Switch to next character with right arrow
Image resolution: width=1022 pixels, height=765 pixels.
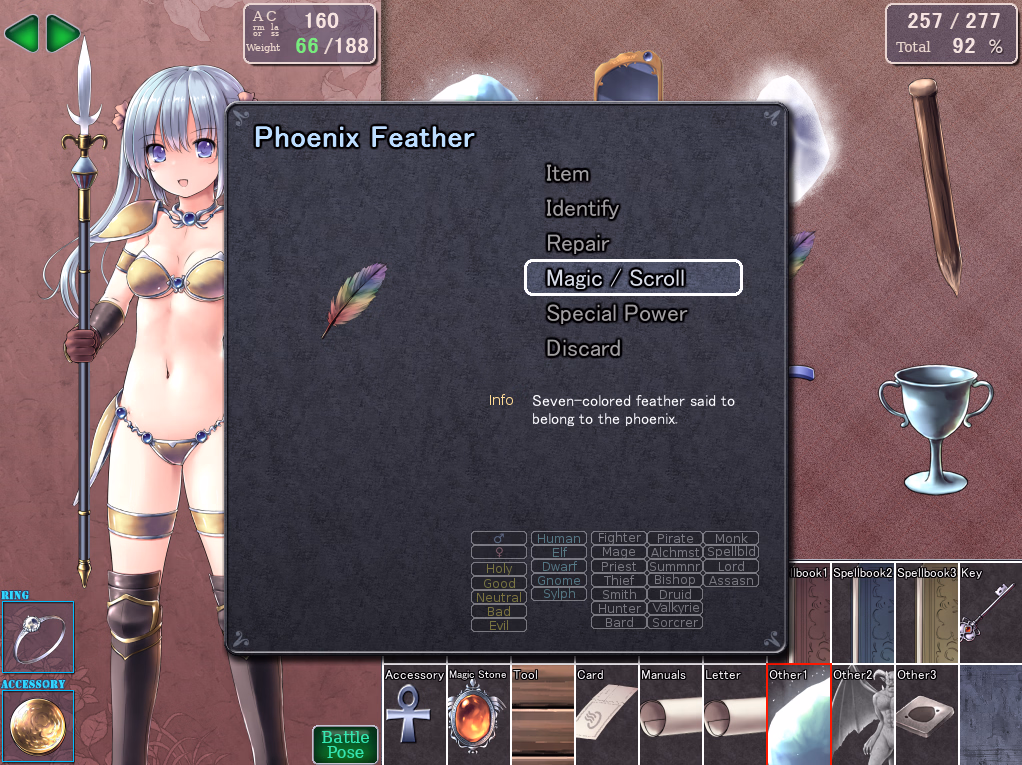pos(63,35)
